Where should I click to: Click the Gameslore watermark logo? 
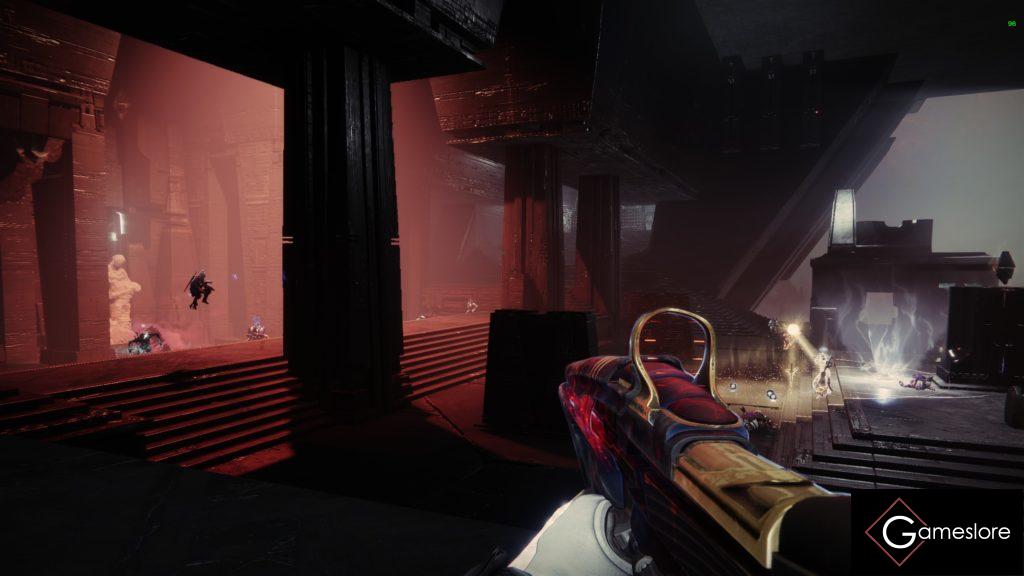(937, 532)
